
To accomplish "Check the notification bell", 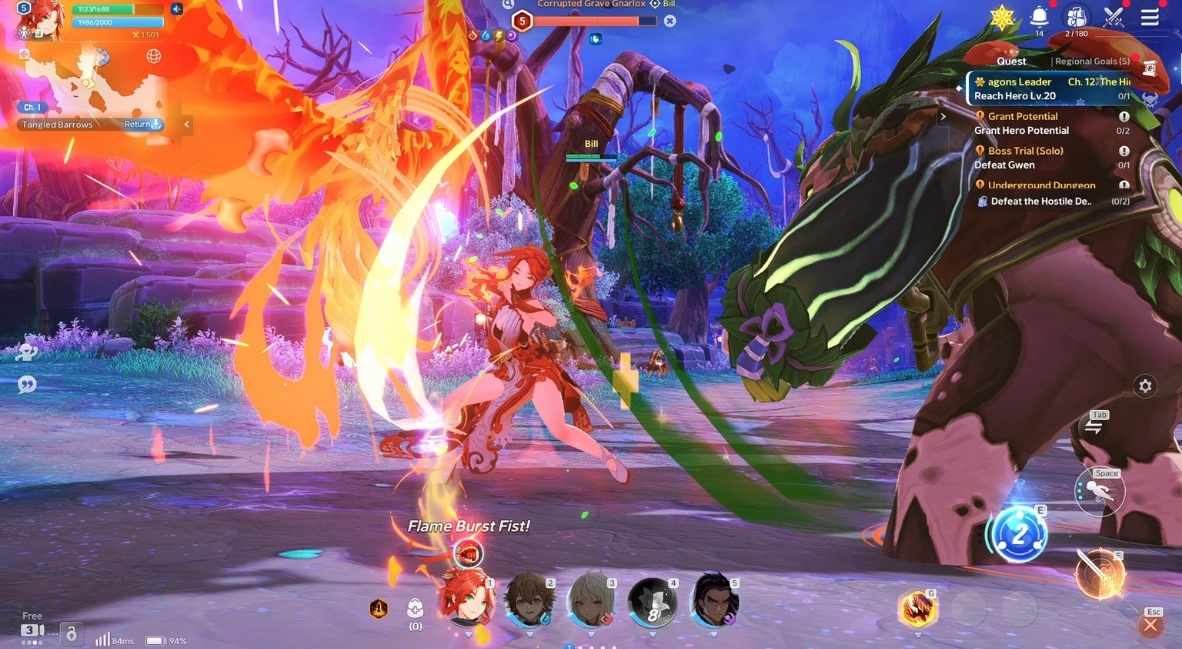I will tap(1039, 16).
